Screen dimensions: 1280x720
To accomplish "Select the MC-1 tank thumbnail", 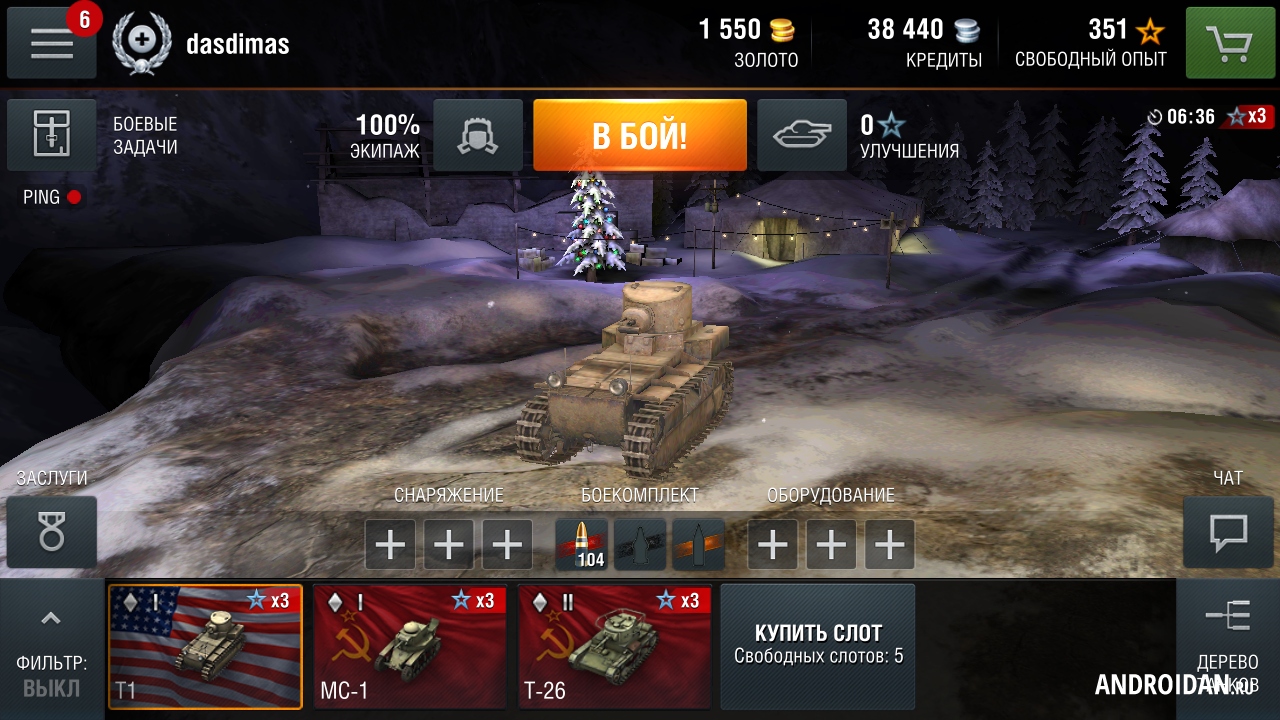I will click(x=409, y=646).
